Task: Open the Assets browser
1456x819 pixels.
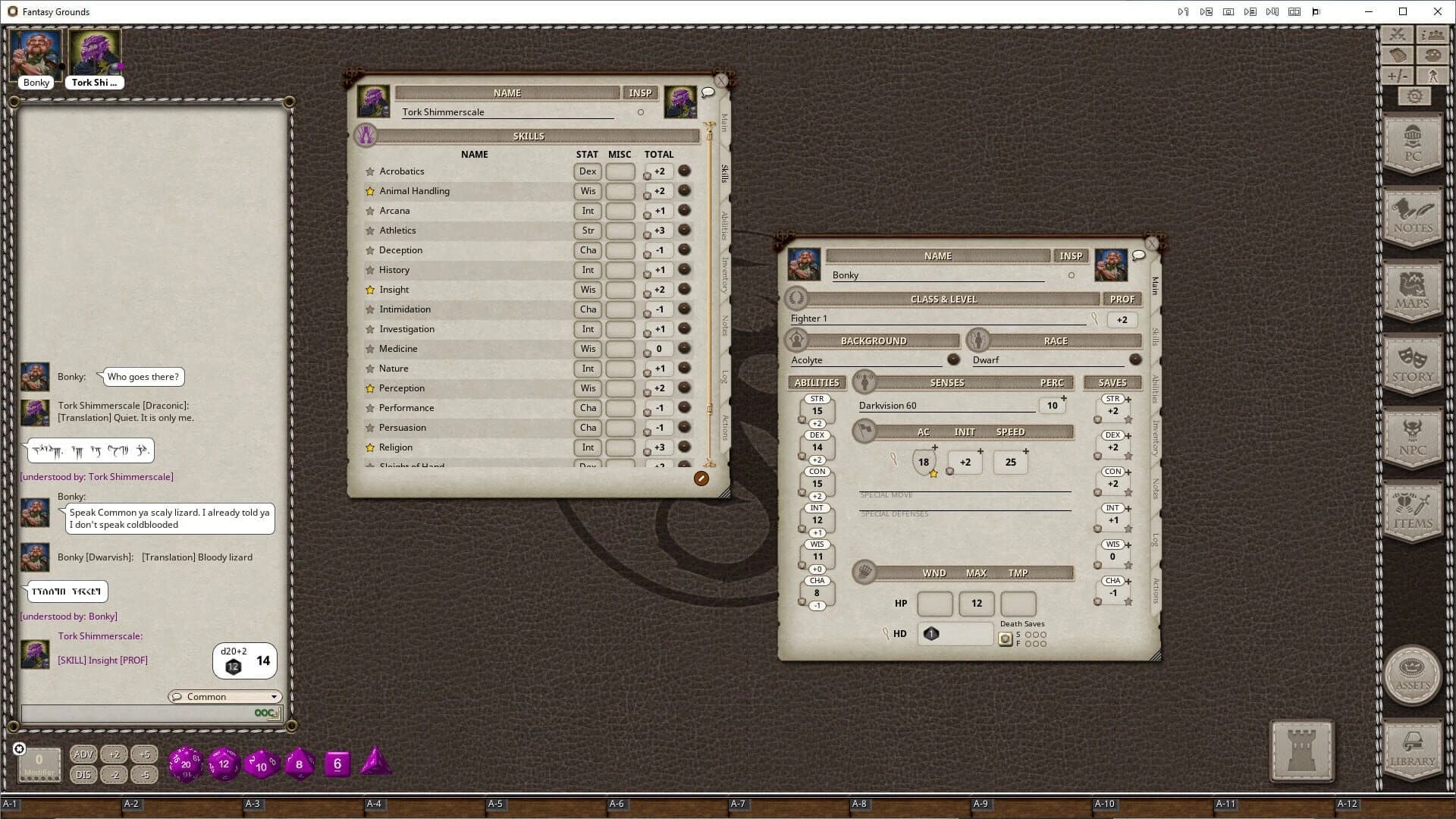Action: (1412, 675)
